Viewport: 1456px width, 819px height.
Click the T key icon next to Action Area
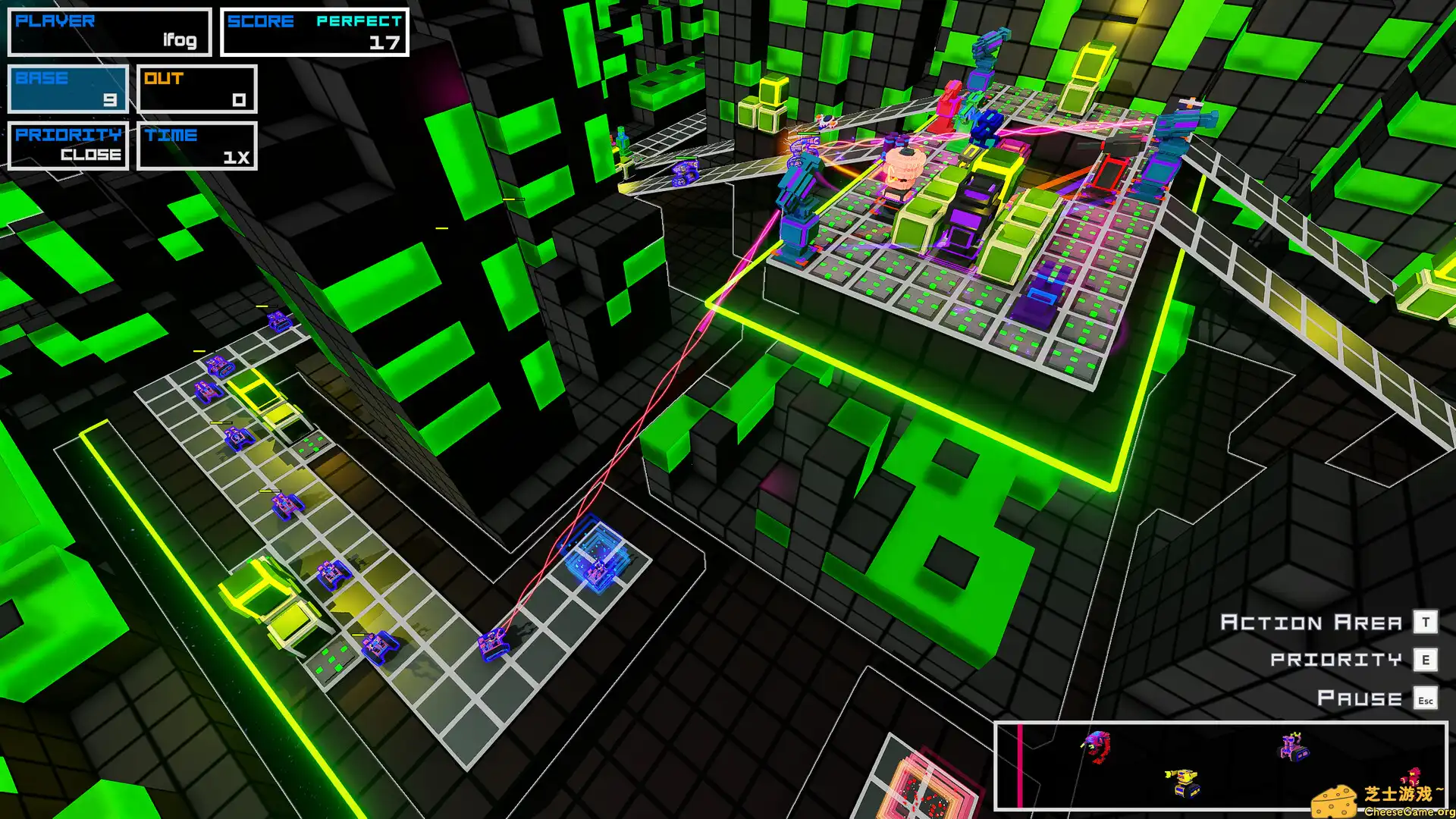click(x=1425, y=622)
